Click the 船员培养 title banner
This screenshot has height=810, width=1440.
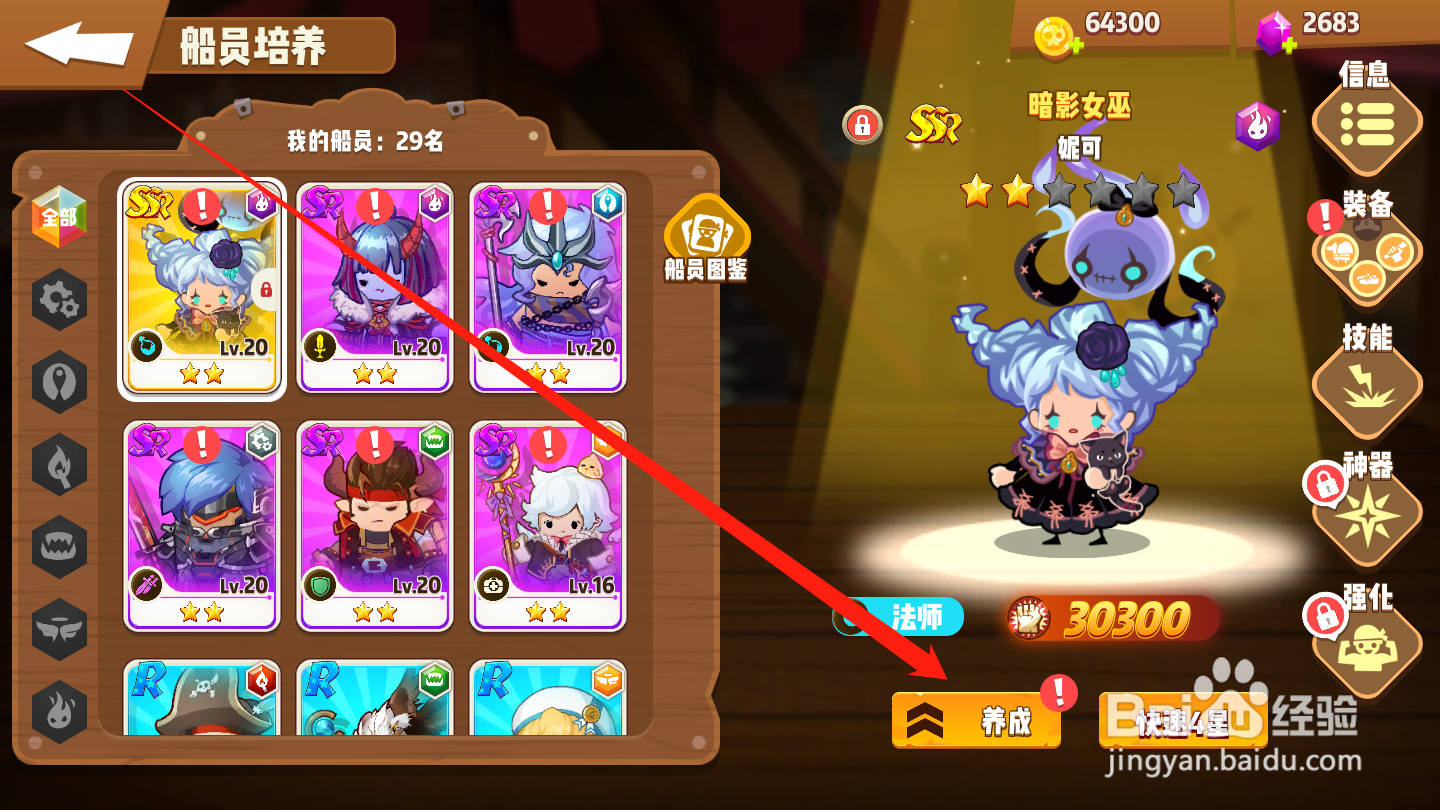click(x=265, y=44)
